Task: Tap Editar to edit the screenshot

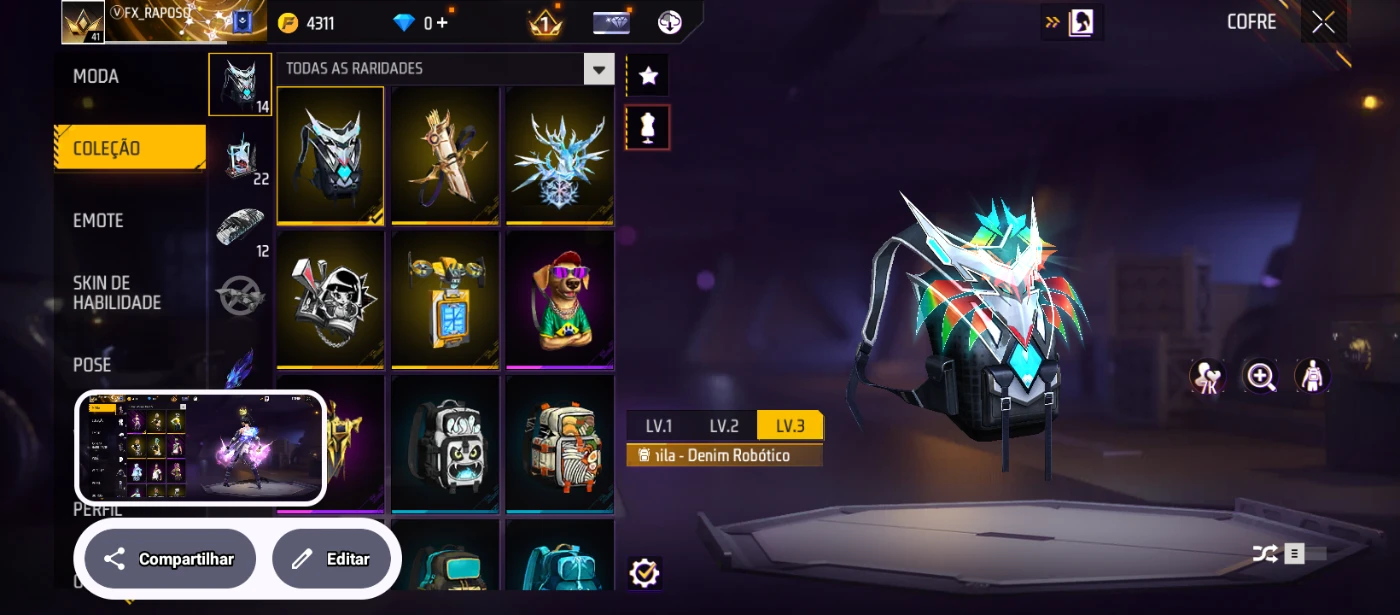Action: tap(331, 559)
